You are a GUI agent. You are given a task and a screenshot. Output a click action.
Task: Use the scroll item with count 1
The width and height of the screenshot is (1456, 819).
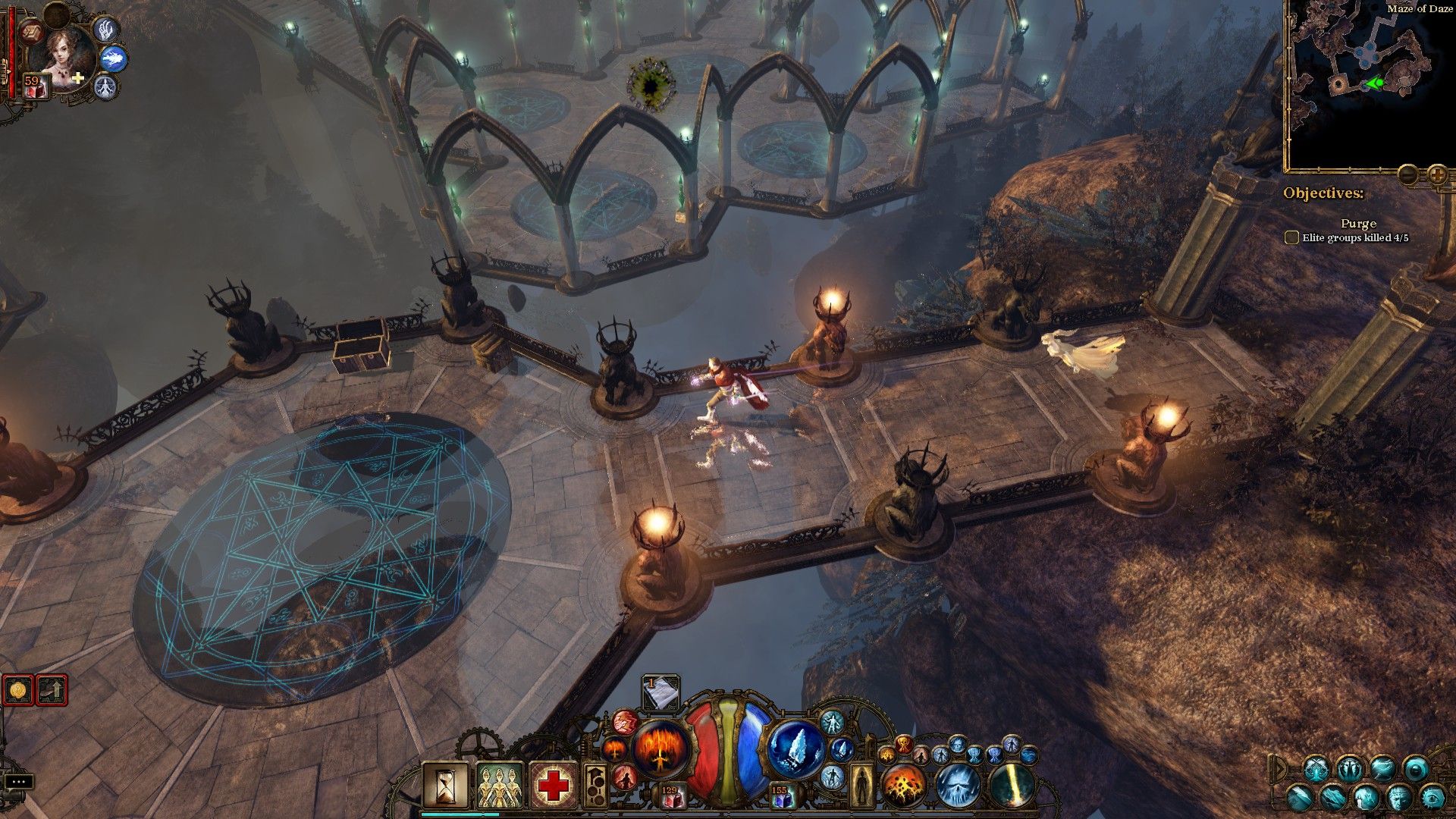[661, 692]
